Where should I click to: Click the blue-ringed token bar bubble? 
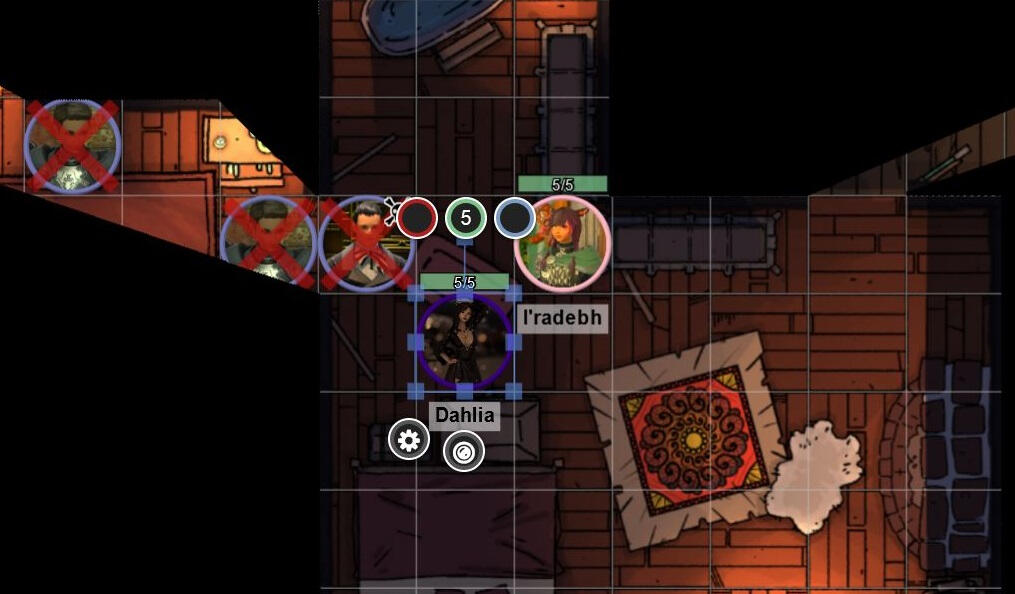tap(514, 218)
